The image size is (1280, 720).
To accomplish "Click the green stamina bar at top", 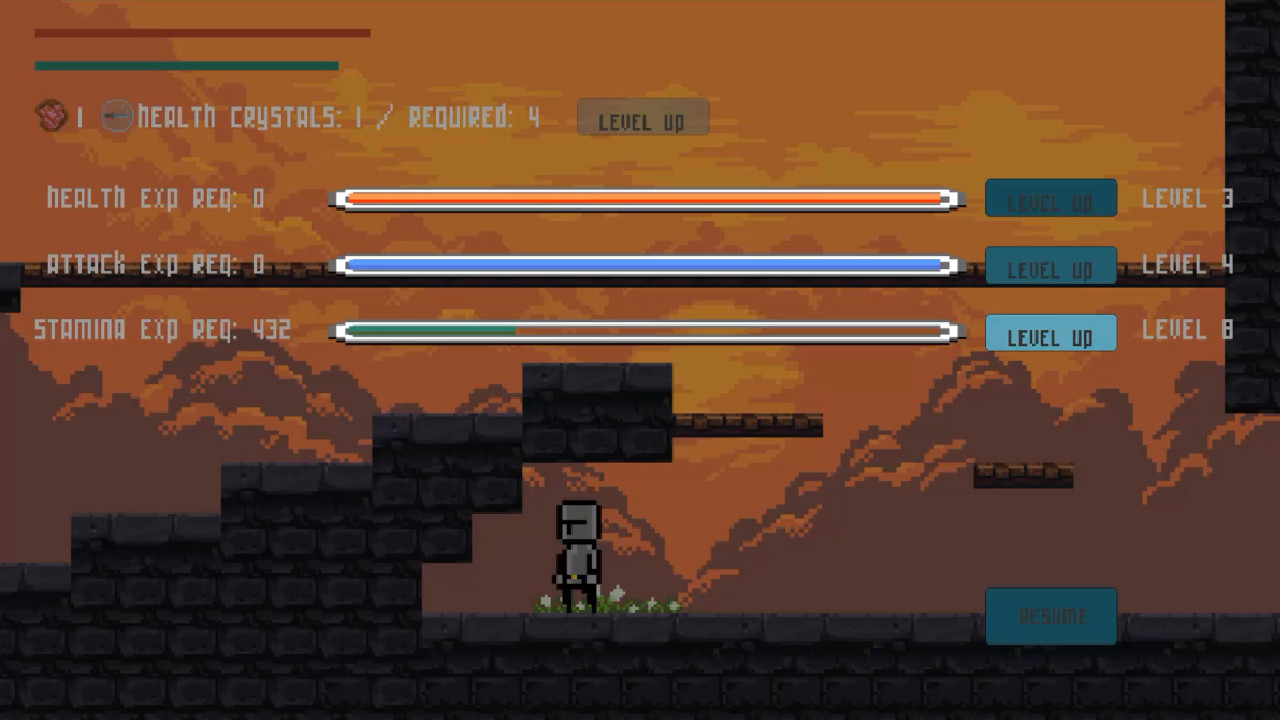I will tap(185, 64).
